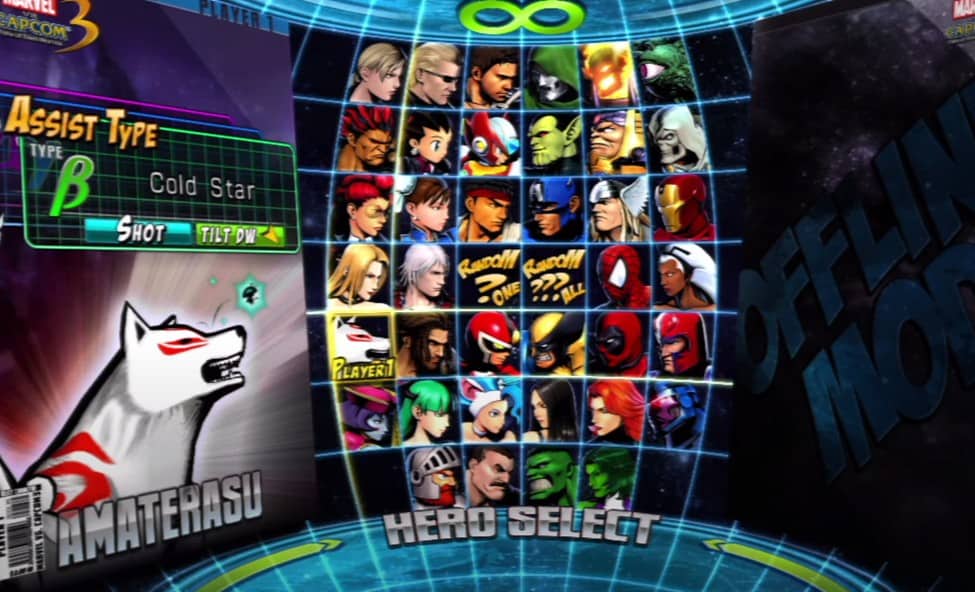Pick Deadpool from the character grid

point(618,343)
